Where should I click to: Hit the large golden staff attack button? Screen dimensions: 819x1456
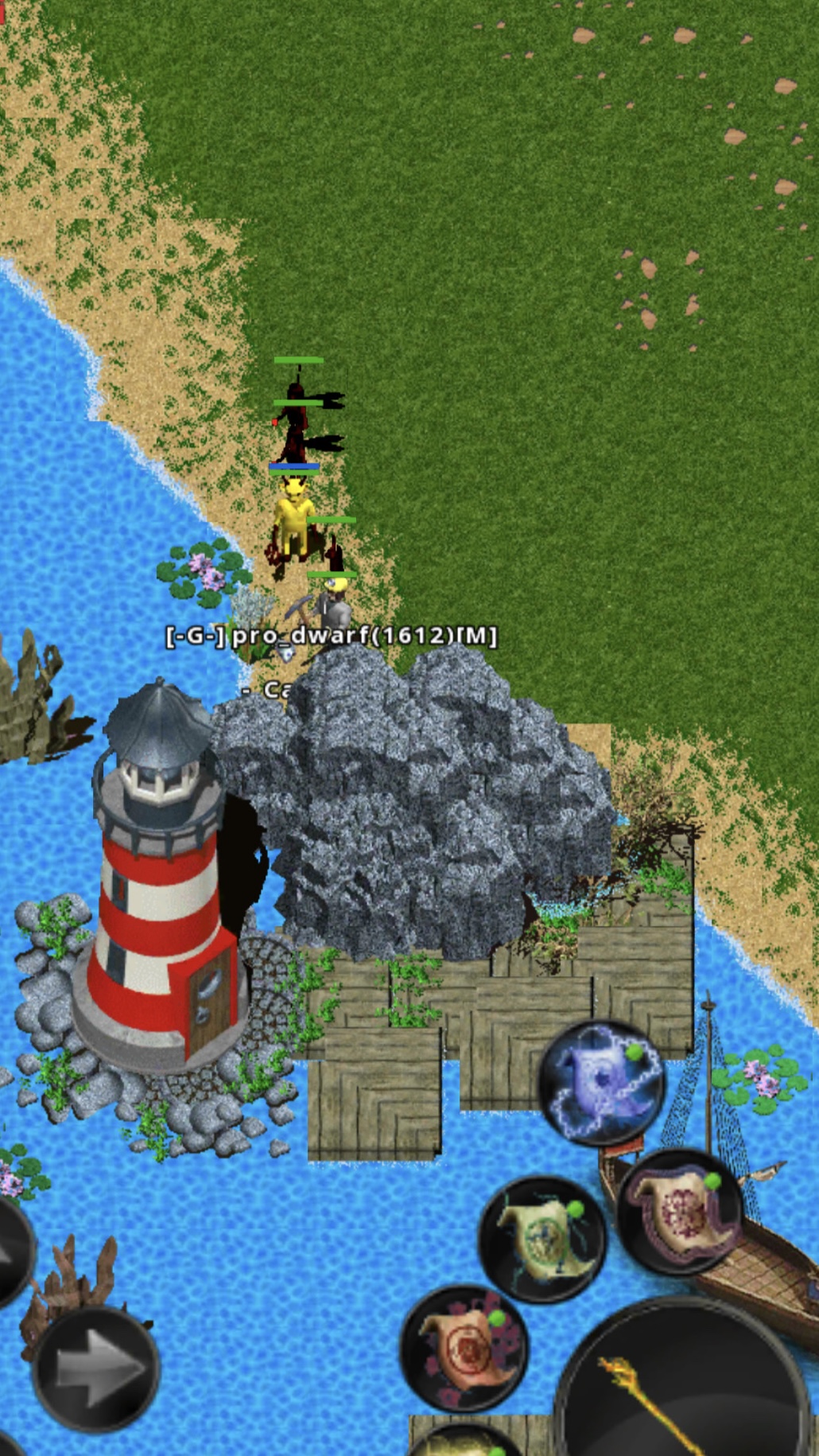coord(684,1384)
